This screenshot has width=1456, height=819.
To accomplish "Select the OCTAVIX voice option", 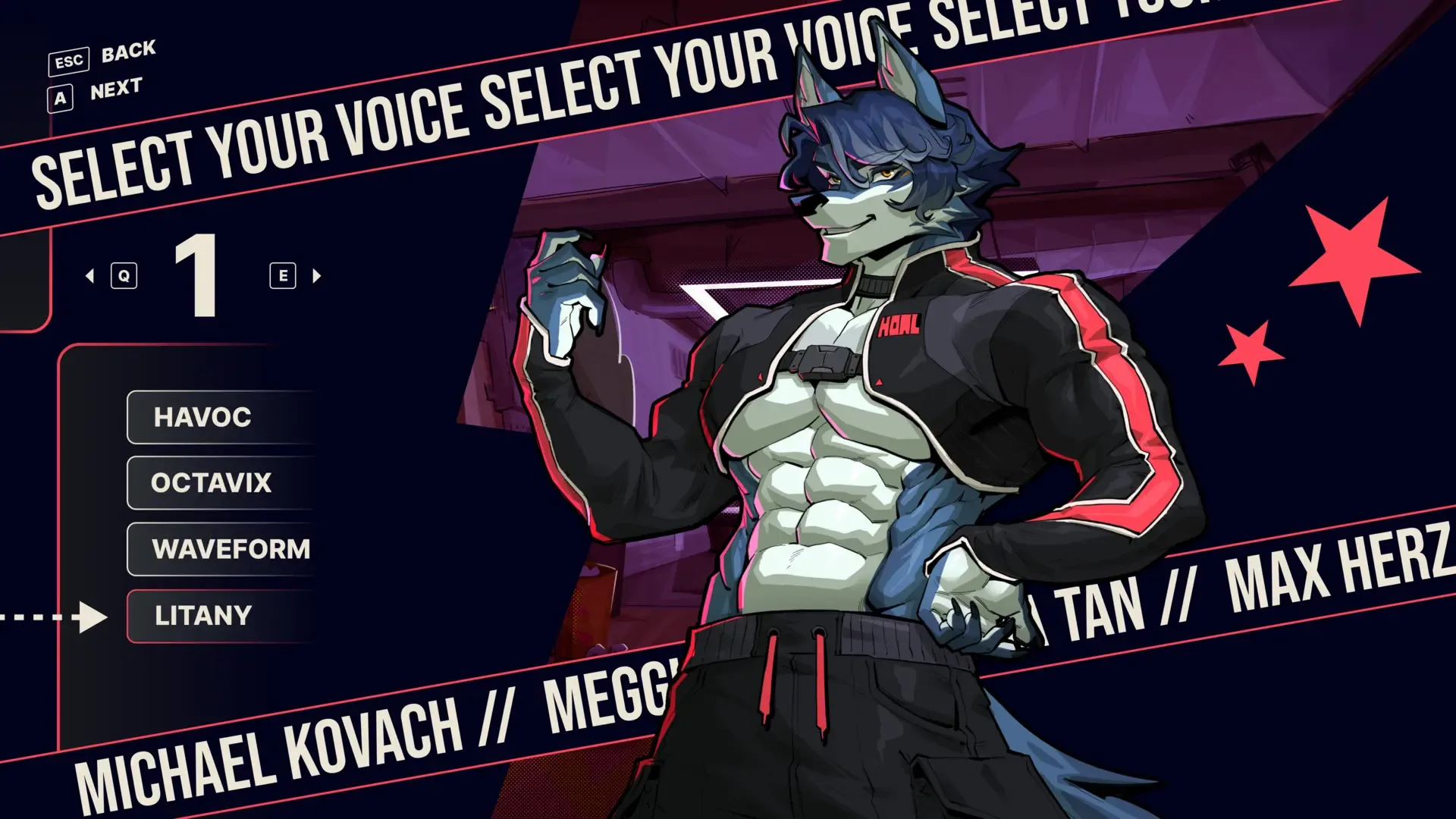I will pos(211,482).
